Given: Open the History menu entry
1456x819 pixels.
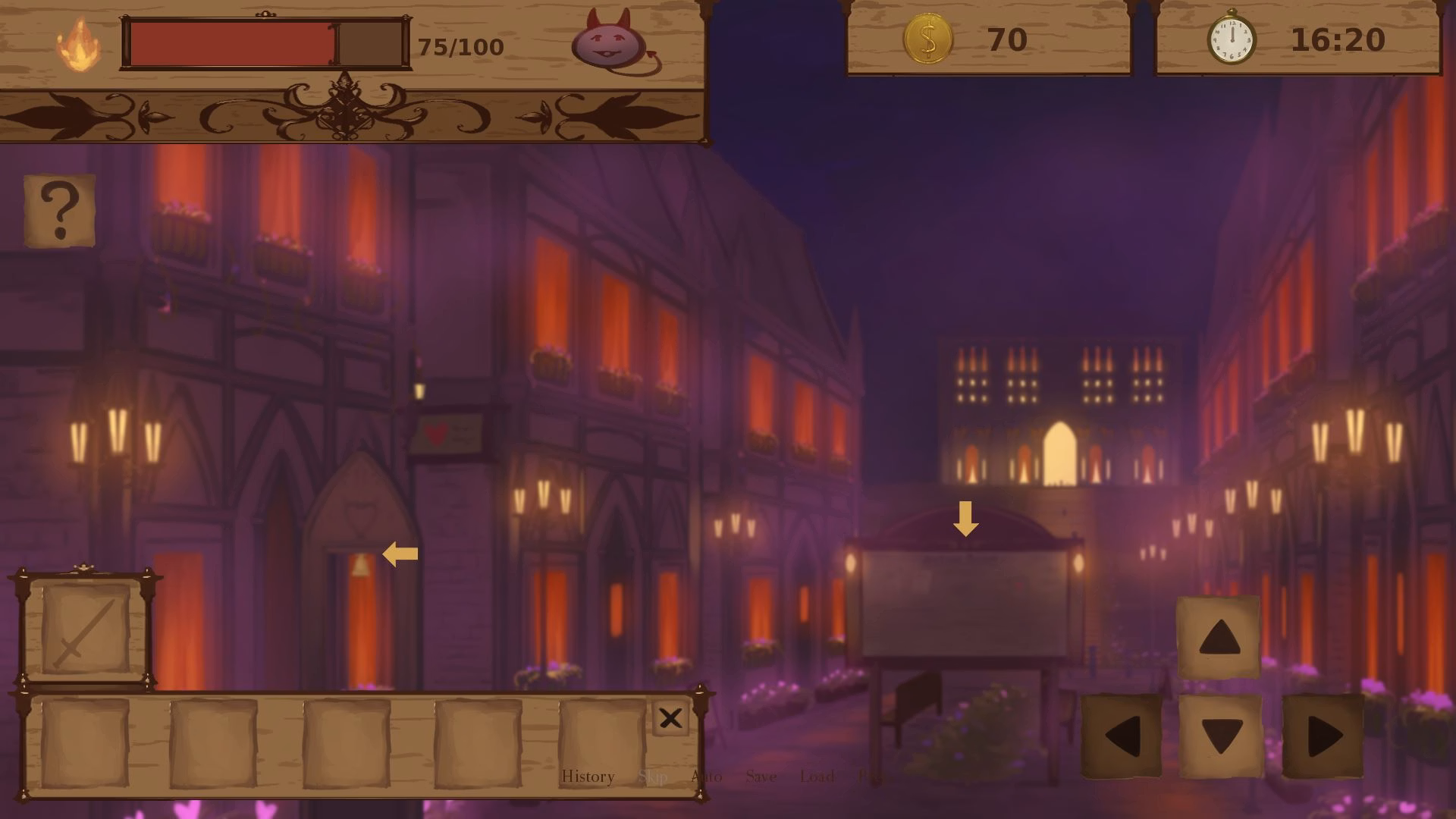Looking at the screenshot, I should coord(588,777).
